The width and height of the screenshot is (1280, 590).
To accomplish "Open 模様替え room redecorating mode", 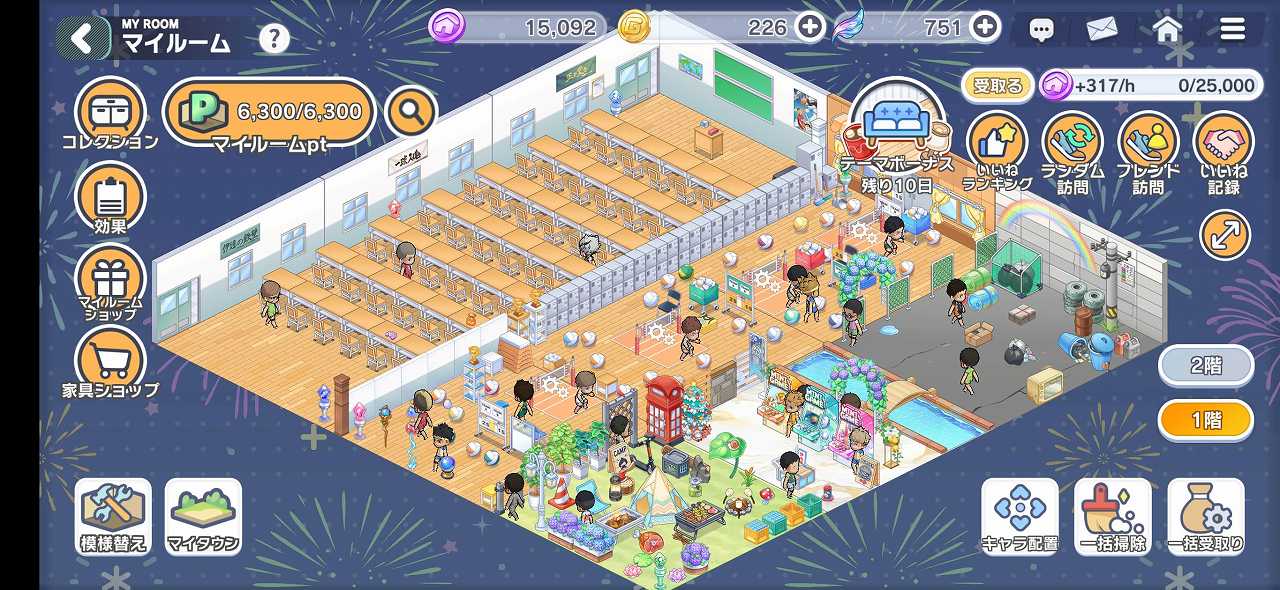I will [113, 515].
